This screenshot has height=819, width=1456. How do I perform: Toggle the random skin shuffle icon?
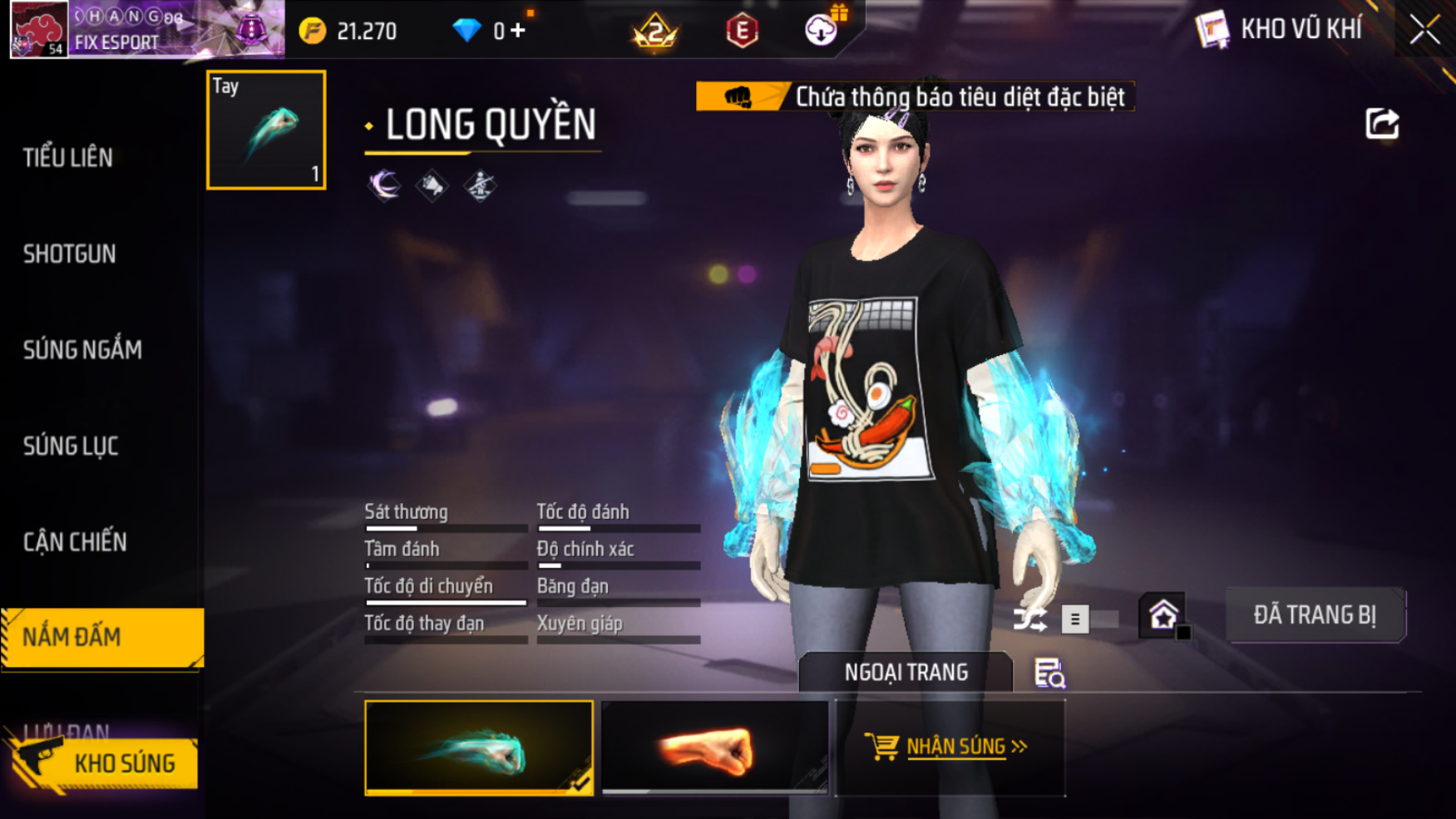click(1029, 619)
